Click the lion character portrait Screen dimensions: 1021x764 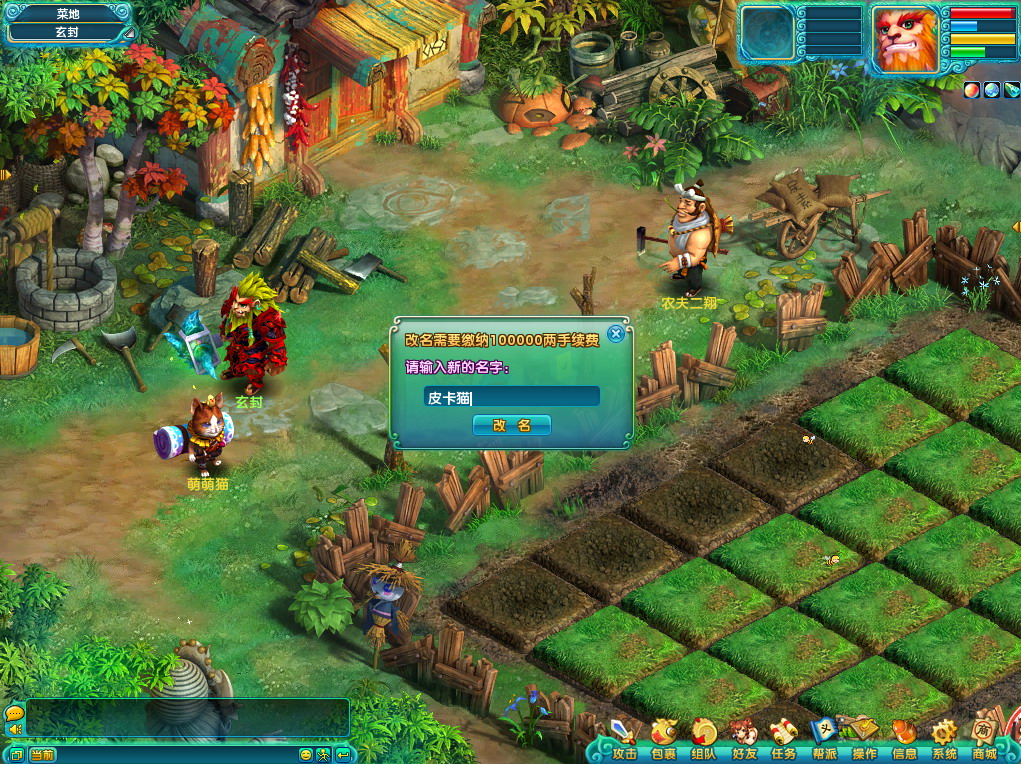click(904, 37)
